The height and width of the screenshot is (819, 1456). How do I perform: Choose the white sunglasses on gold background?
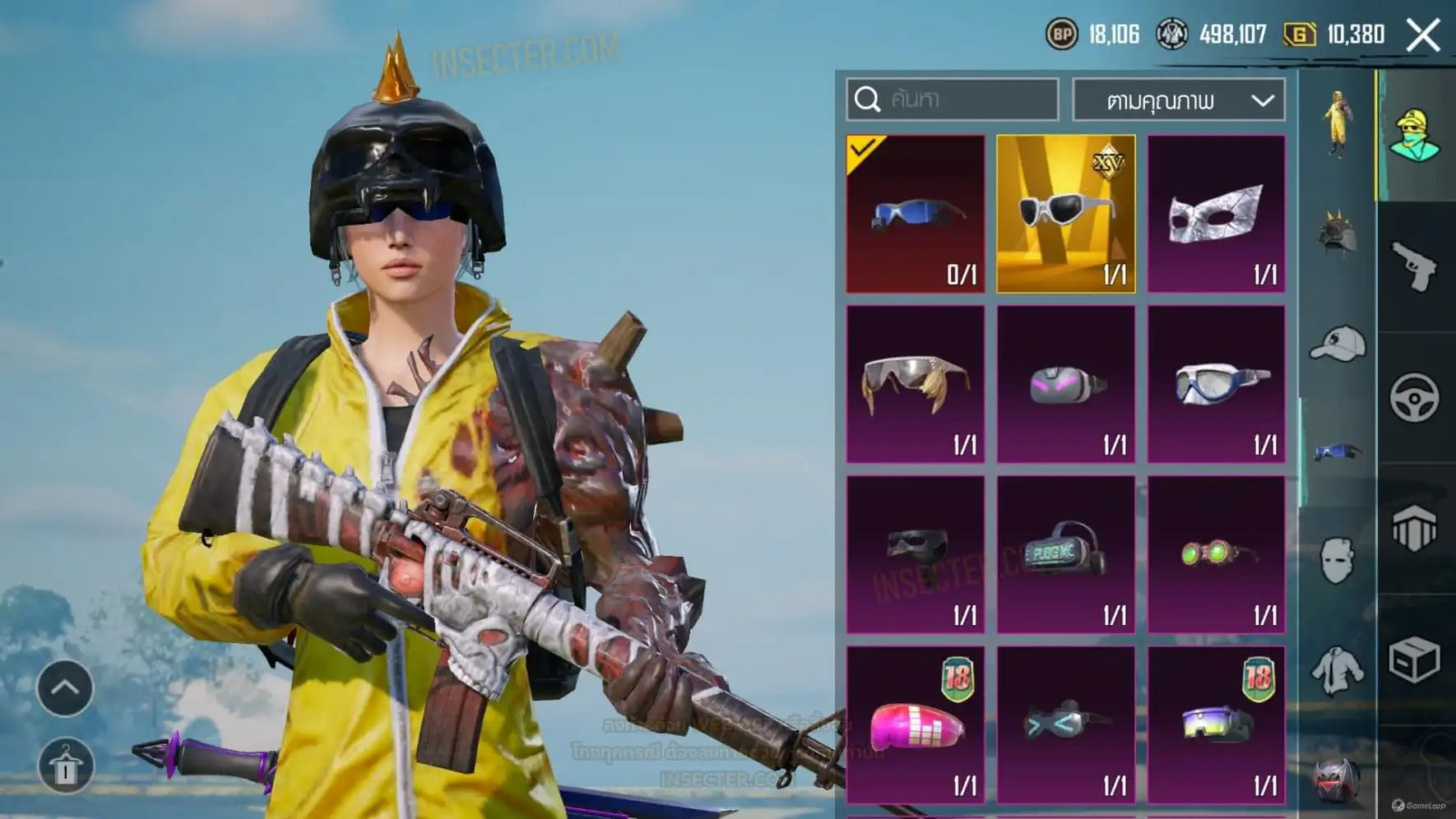point(1066,214)
